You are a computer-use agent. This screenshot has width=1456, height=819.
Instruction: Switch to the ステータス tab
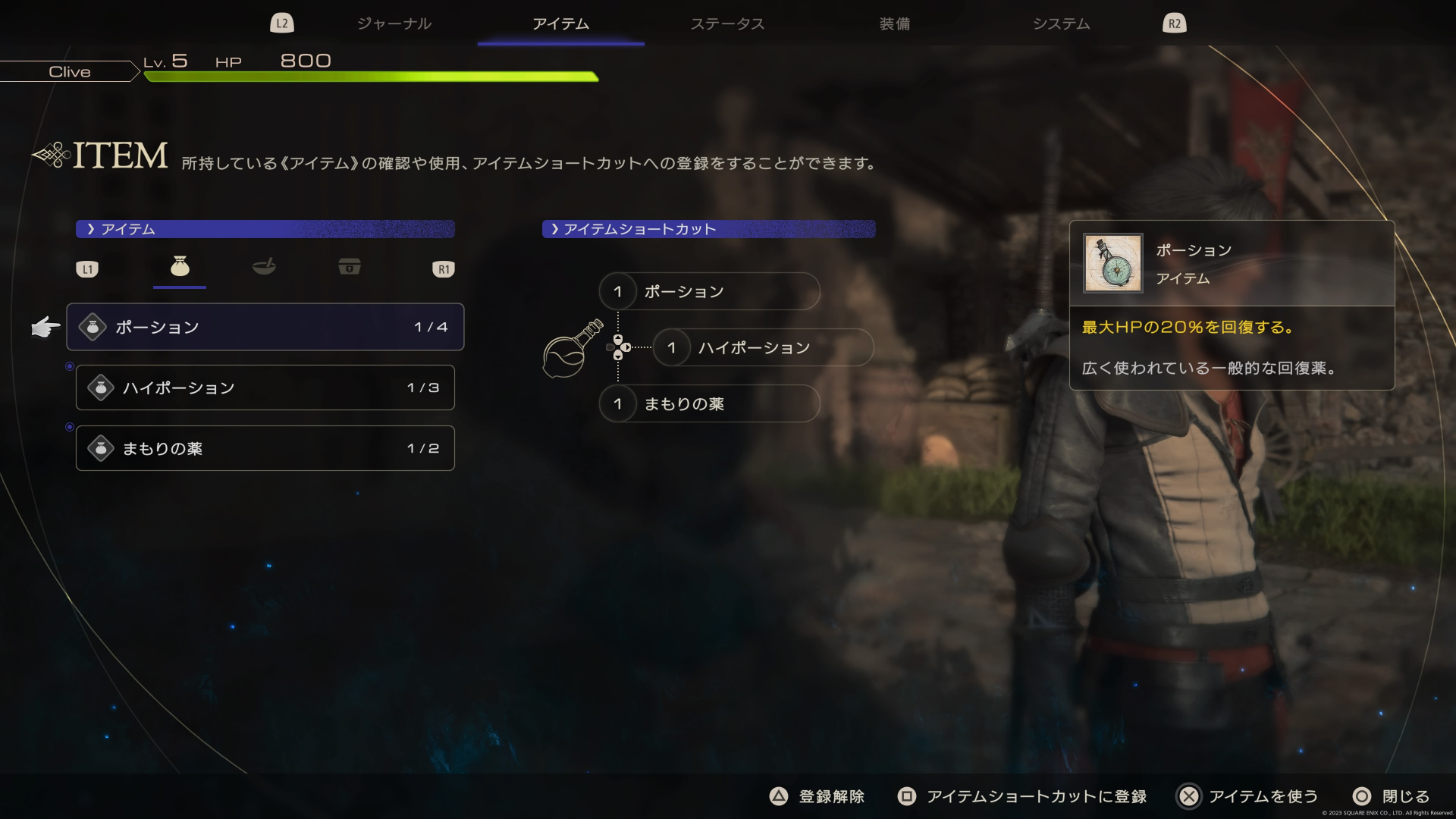726,24
